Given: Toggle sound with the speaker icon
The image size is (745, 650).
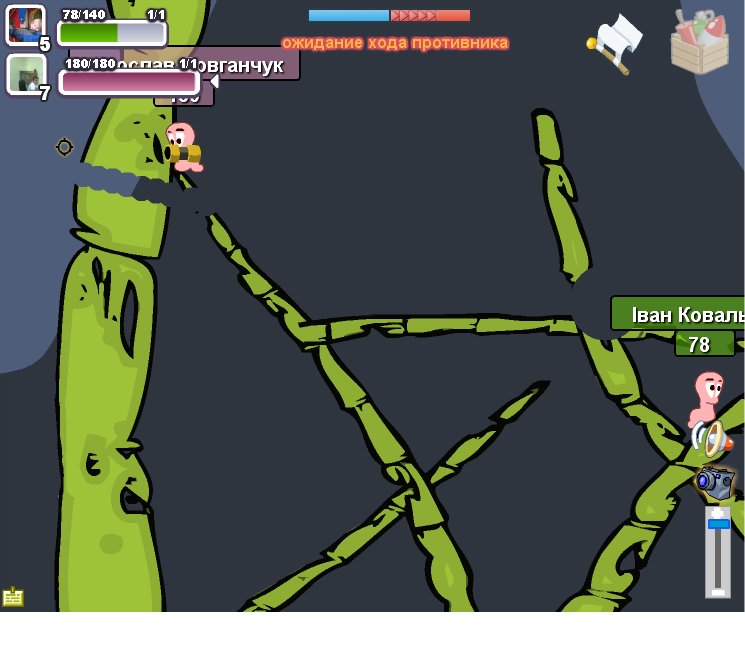Looking at the screenshot, I should [711, 438].
